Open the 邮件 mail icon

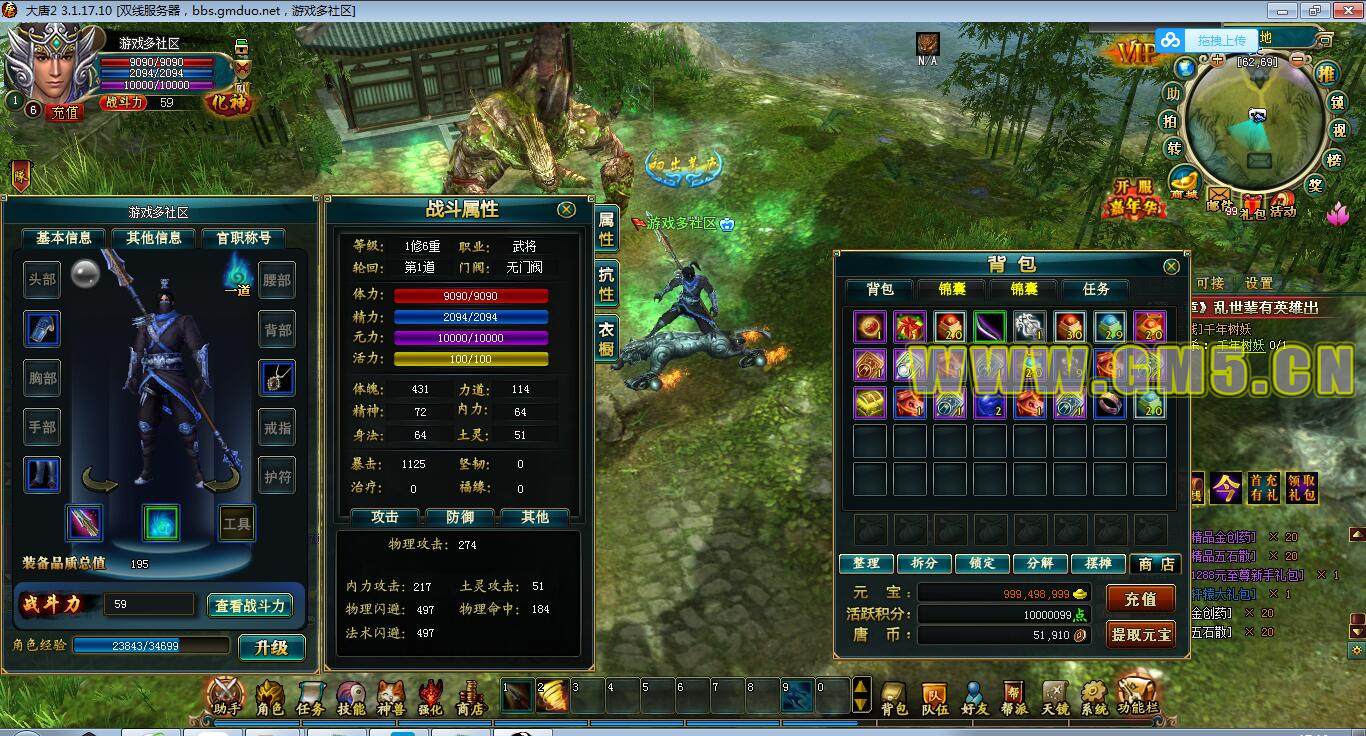(1219, 197)
